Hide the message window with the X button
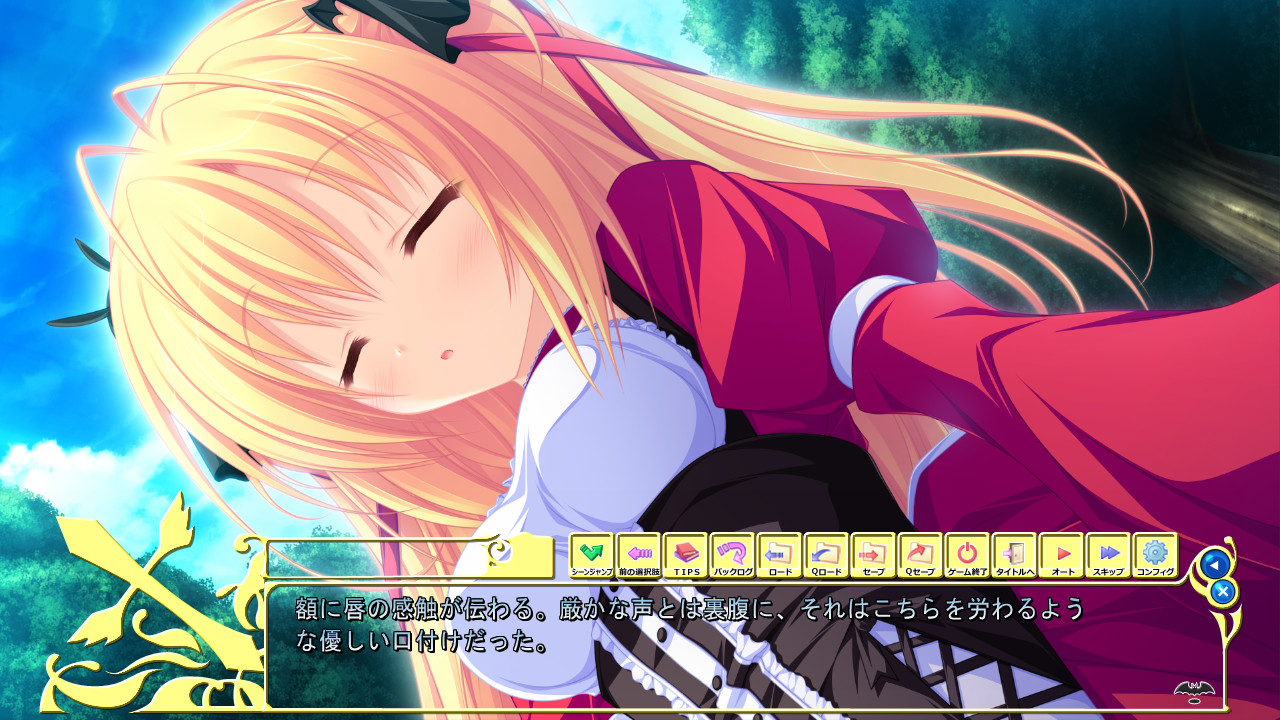Viewport: 1280px width, 720px height. pos(1222,592)
